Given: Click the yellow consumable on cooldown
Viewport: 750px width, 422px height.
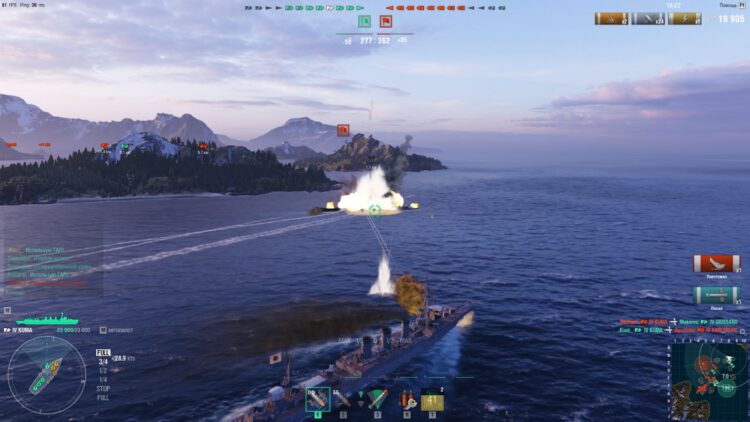Looking at the screenshot, I should tap(433, 399).
